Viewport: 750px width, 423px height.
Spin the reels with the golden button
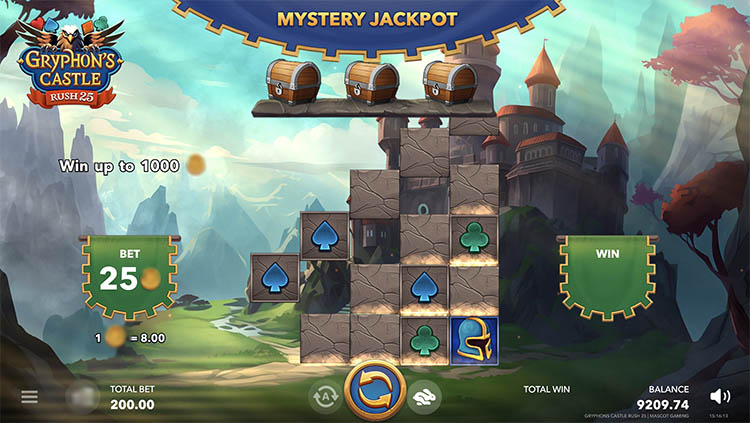click(374, 392)
